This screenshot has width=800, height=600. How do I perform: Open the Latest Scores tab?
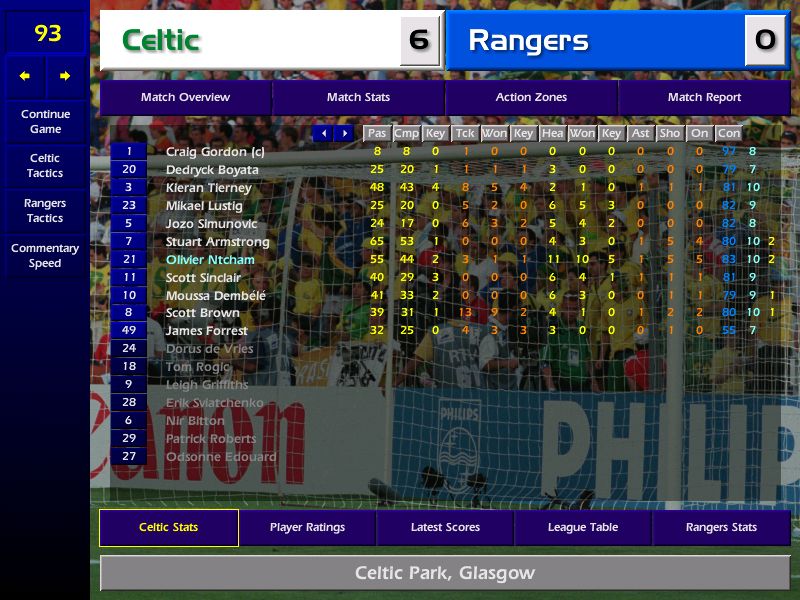[x=445, y=528]
